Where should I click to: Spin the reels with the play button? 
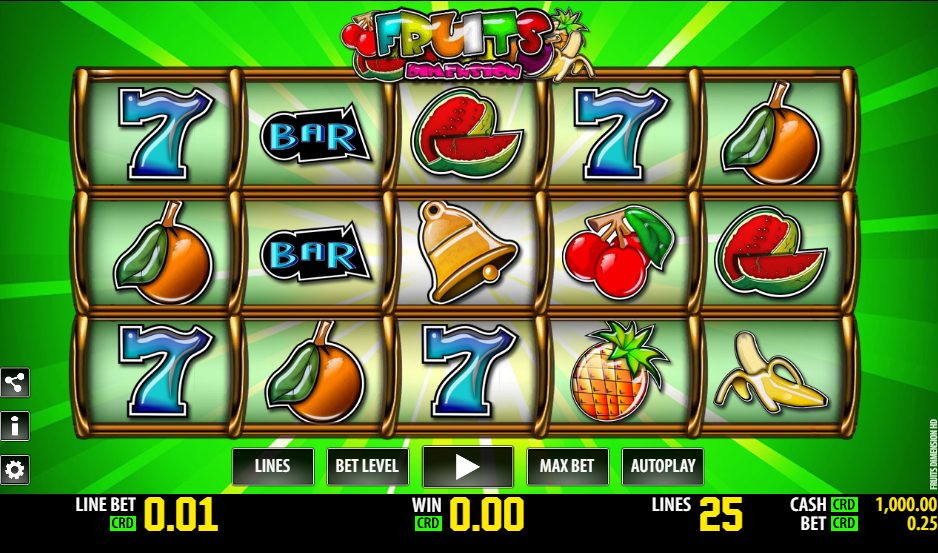tap(467, 466)
